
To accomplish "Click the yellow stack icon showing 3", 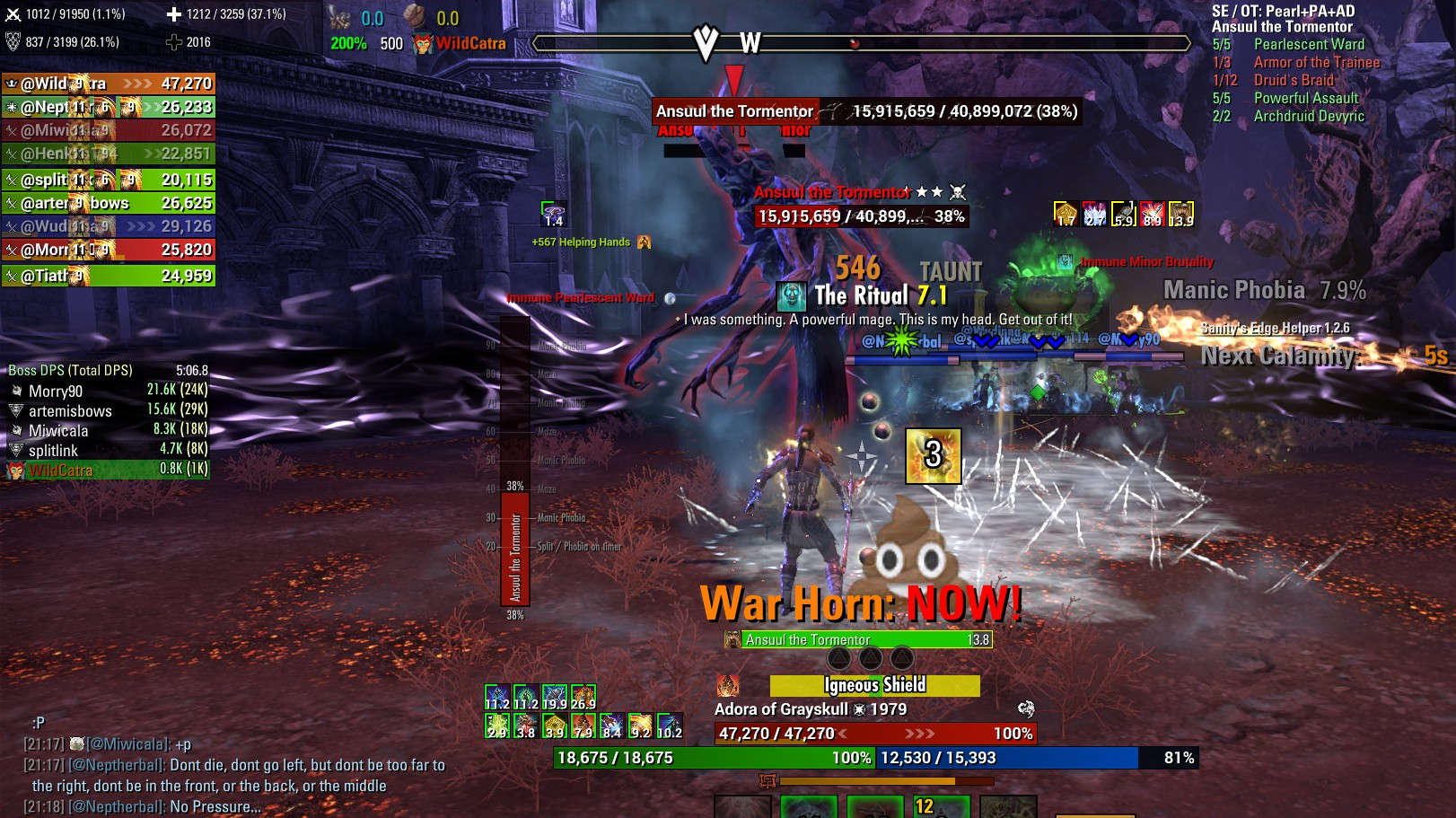I will [x=933, y=455].
